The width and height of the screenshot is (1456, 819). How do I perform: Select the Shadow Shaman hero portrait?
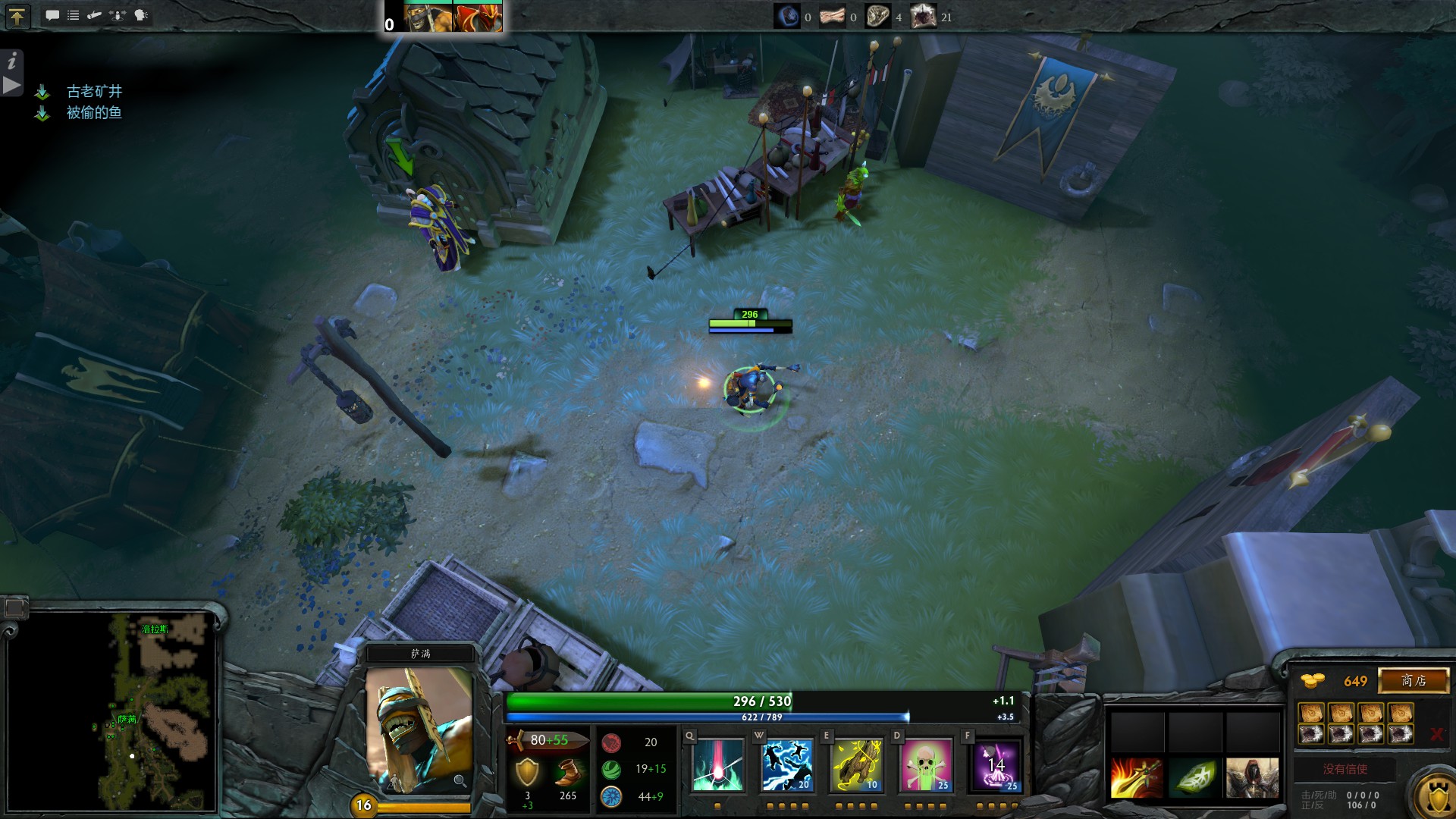pos(419,730)
